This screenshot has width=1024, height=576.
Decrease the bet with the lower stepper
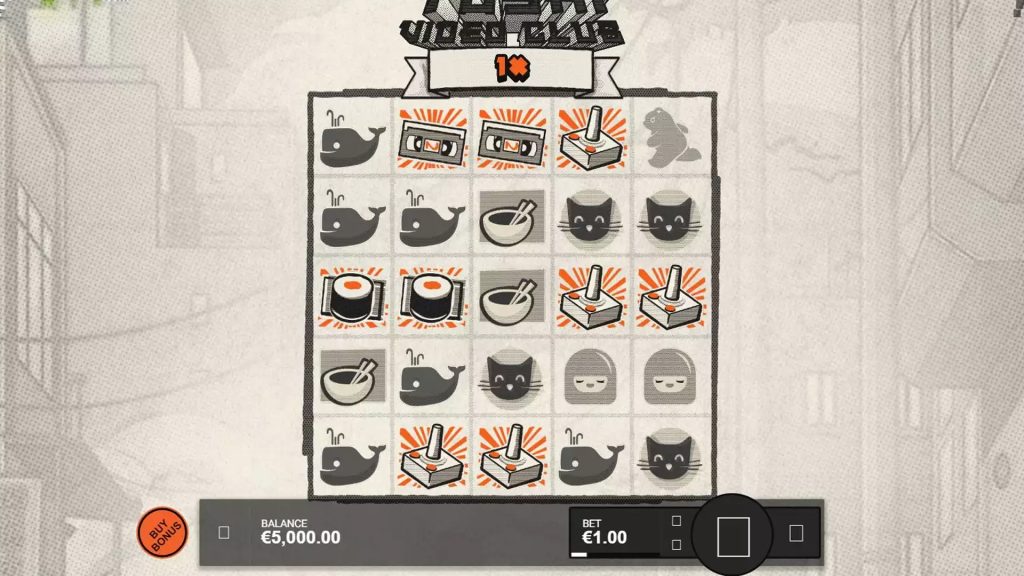tap(676, 545)
